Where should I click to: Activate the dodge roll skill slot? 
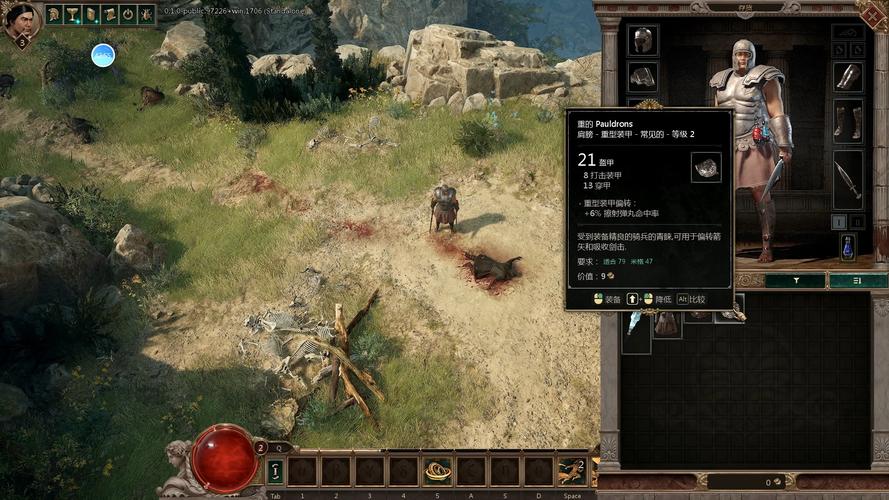tap(572, 470)
